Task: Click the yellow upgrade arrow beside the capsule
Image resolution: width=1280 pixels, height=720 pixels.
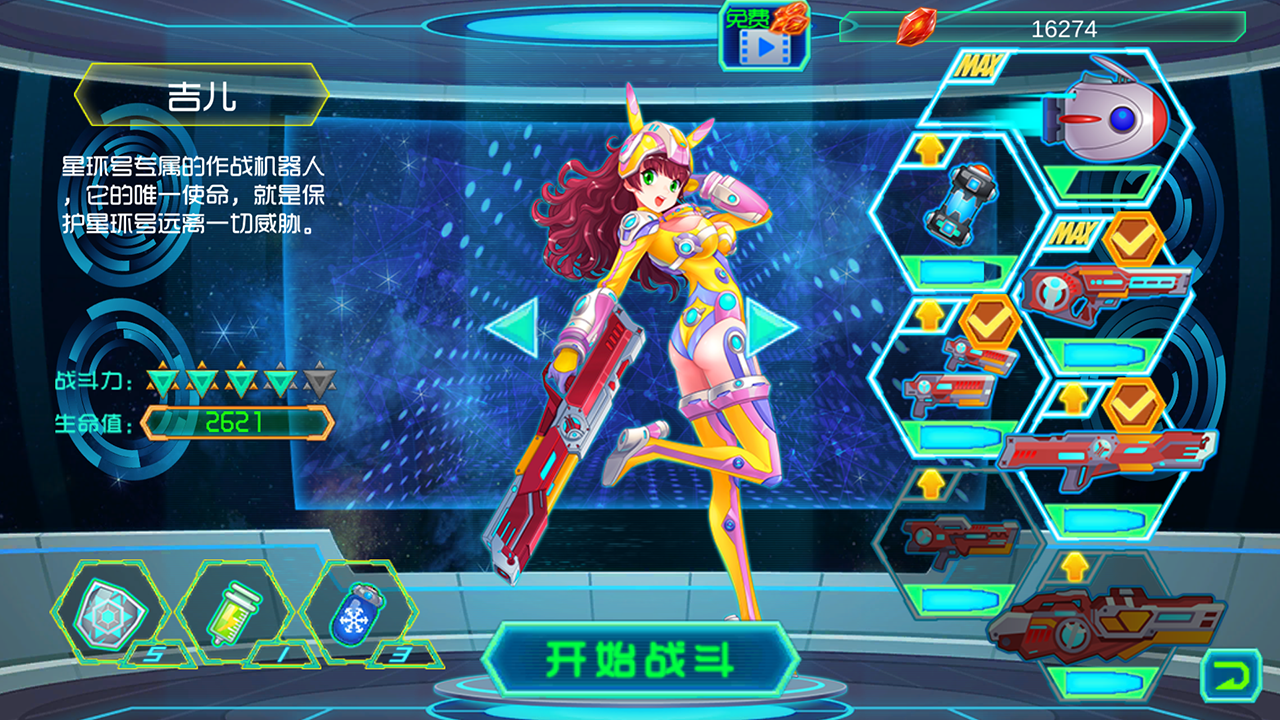Action: [x=930, y=150]
